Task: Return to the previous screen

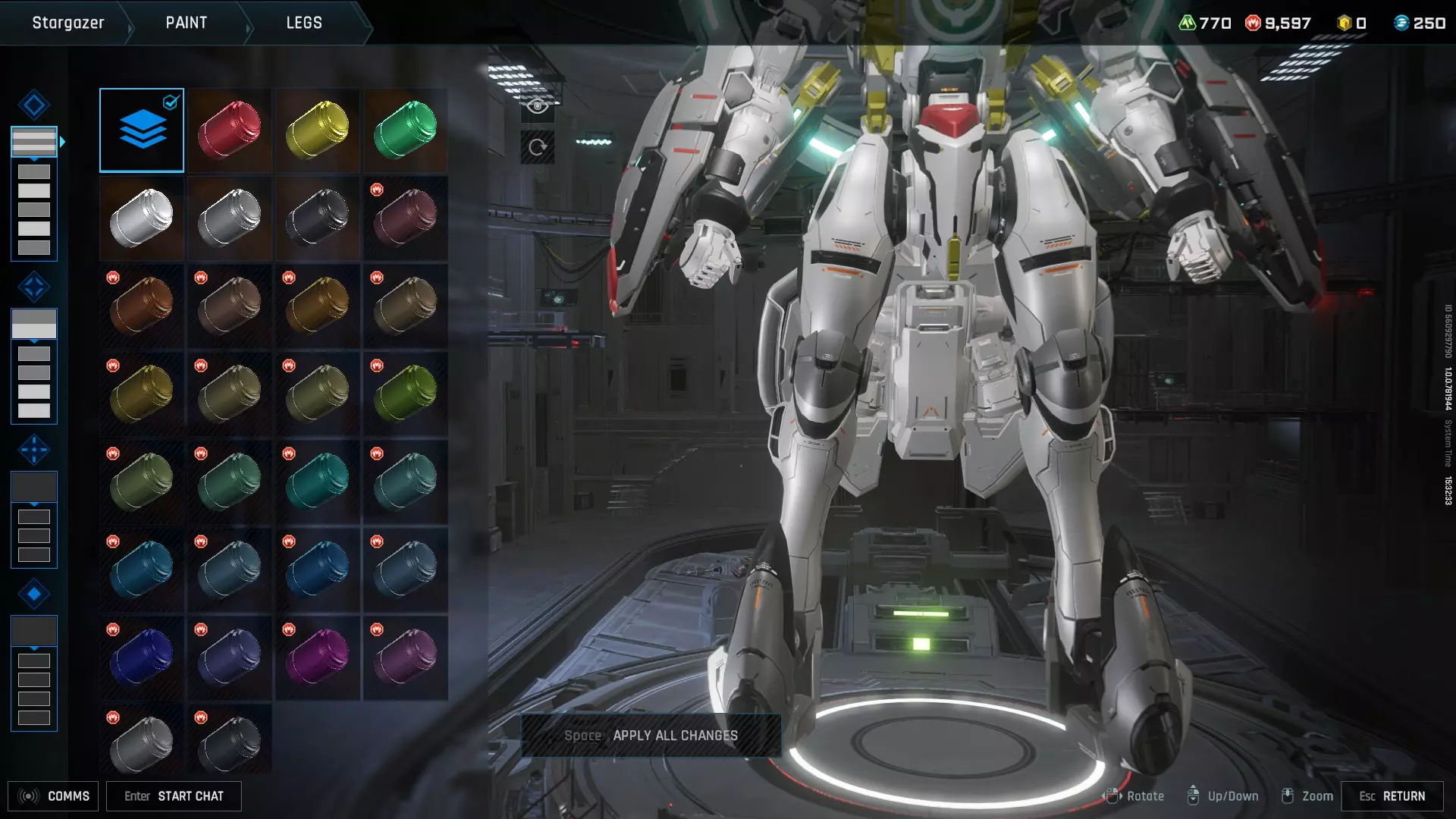Action: tap(1392, 796)
